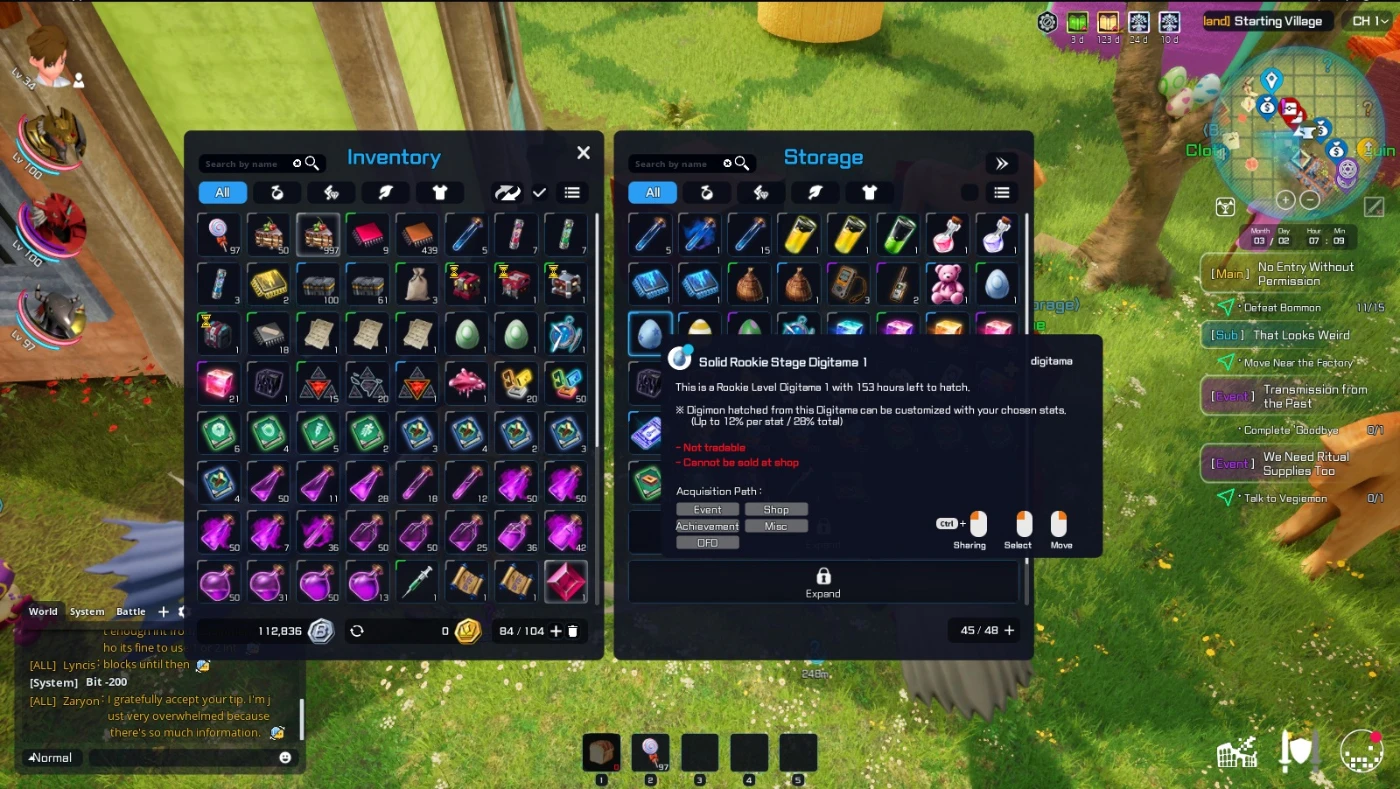
Task: Switch to the clothing tab in Storage
Action: click(869, 193)
